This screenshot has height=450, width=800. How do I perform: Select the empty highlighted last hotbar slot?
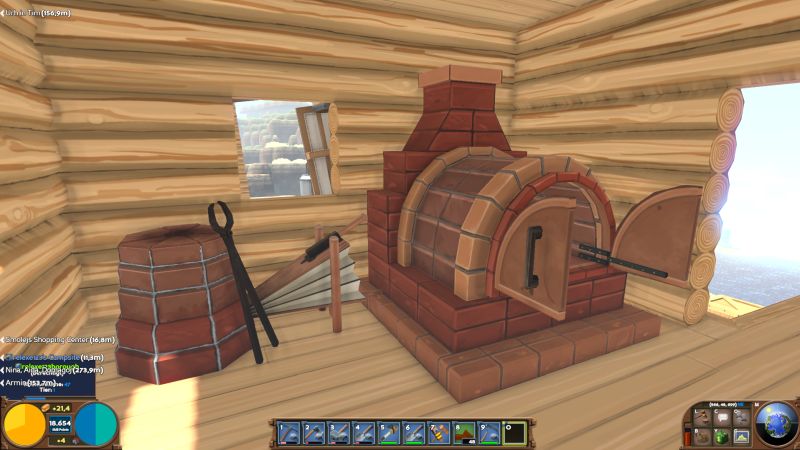(x=514, y=432)
